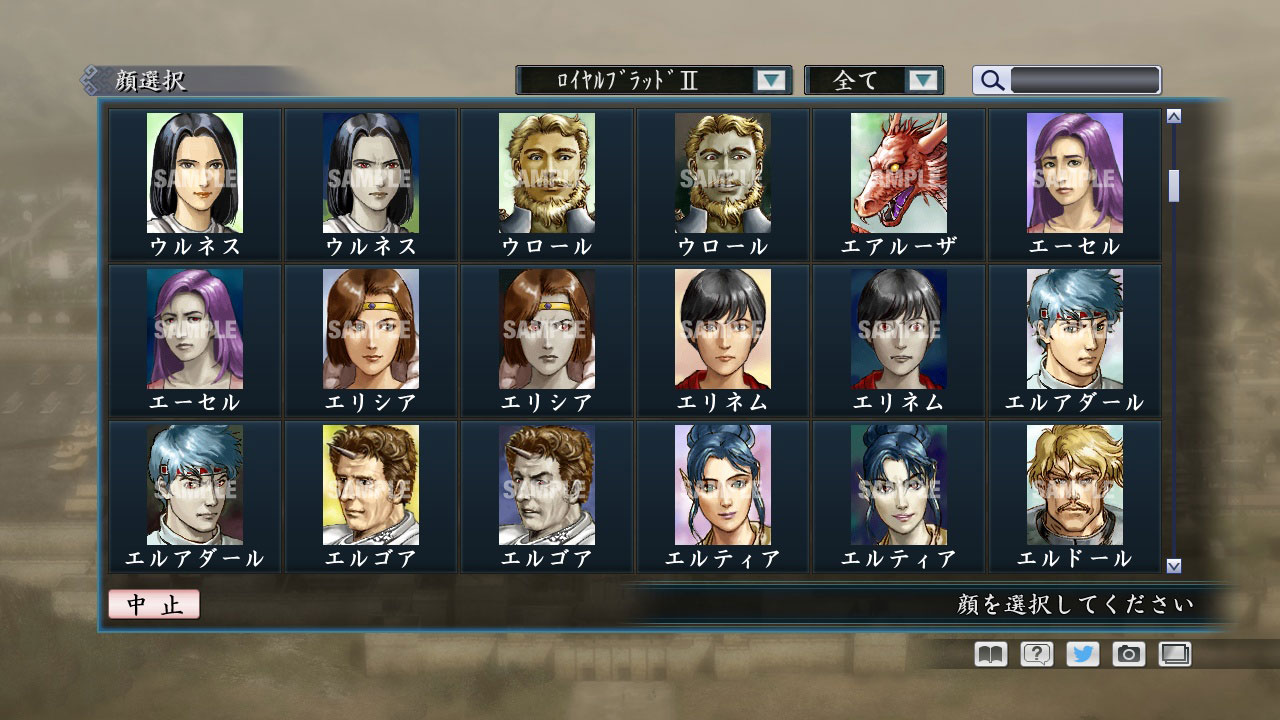
Task: Open the game manual book icon
Action: pos(988,654)
